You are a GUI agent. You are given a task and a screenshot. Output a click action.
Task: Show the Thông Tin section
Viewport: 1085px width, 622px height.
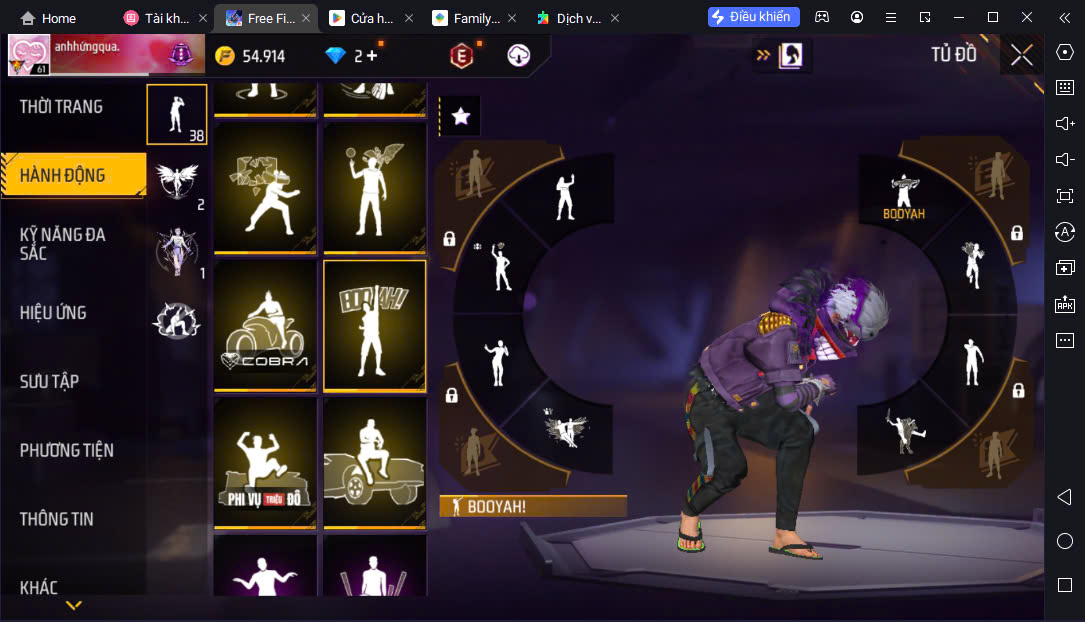click(x=57, y=518)
